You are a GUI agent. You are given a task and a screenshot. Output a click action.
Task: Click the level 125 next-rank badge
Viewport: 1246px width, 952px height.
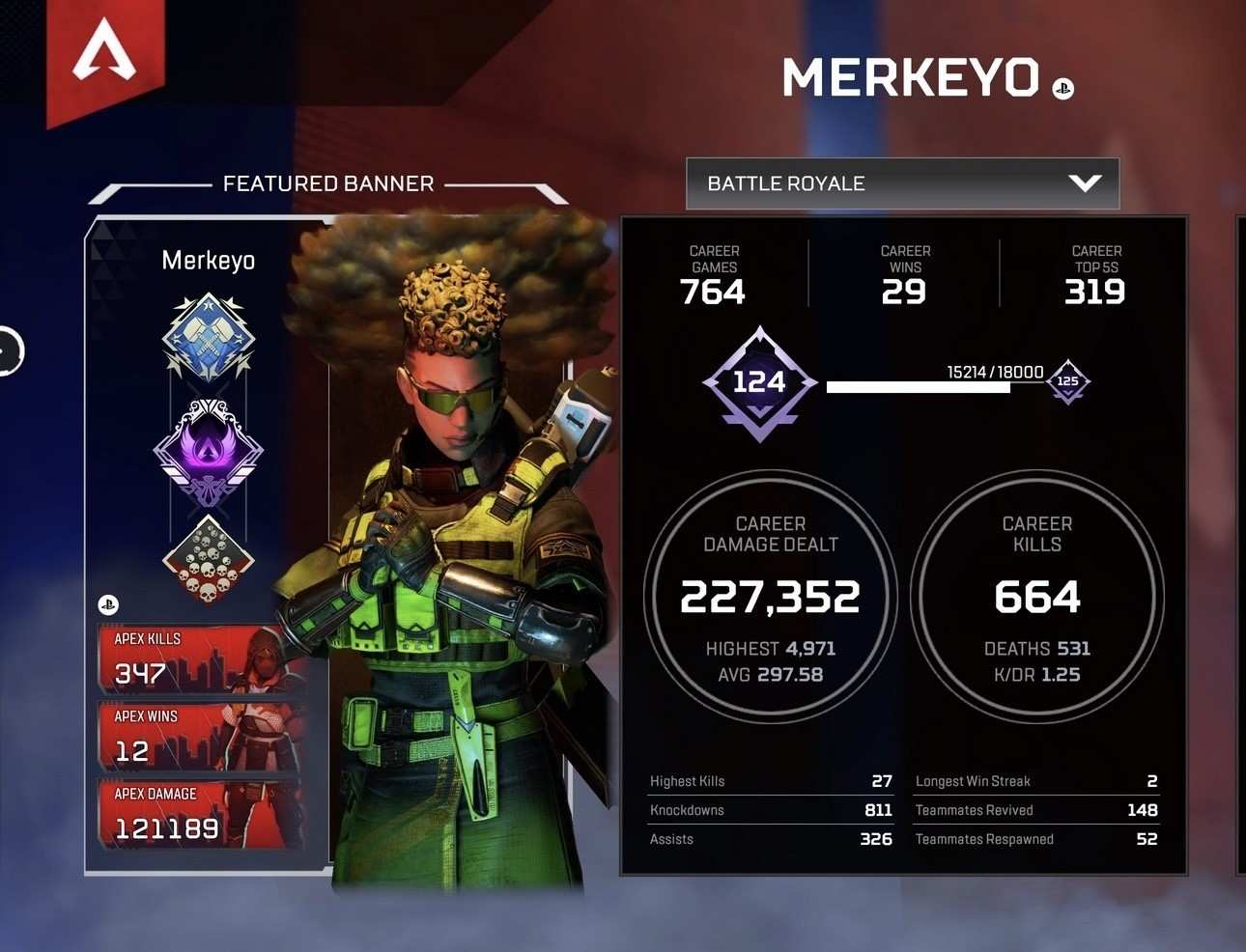pyautogui.click(x=1067, y=382)
